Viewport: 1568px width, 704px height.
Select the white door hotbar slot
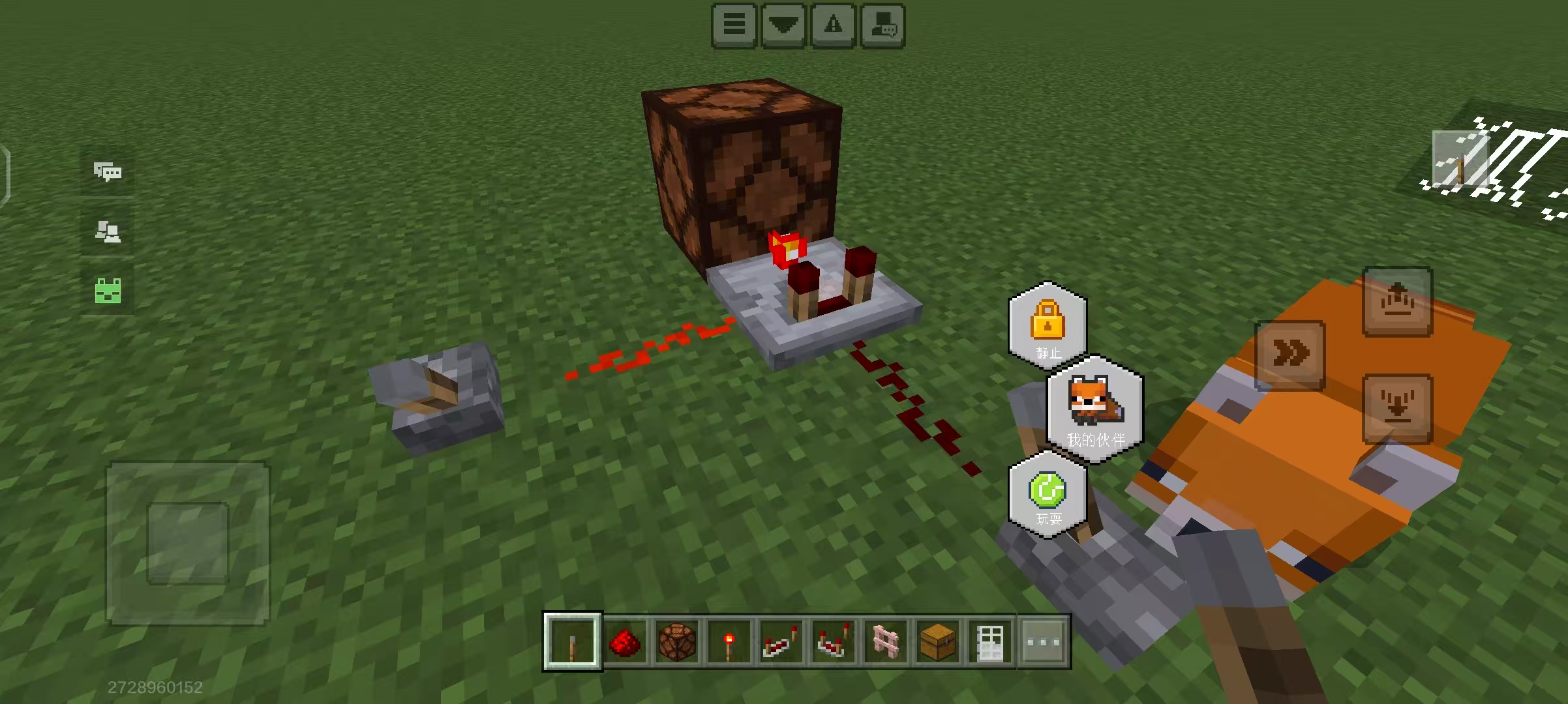coord(989,642)
